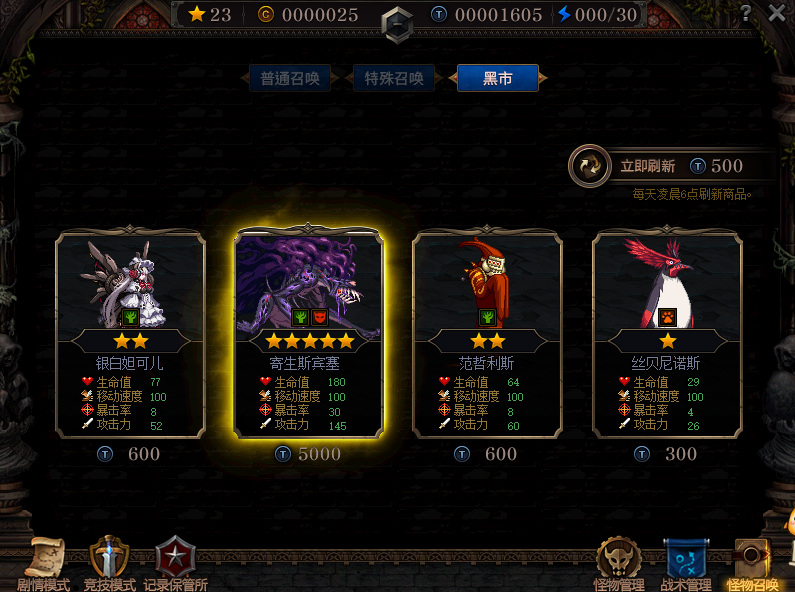Switch to the 普通召唤 tab
The image size is (795, 592).
[x=290, y=78]
